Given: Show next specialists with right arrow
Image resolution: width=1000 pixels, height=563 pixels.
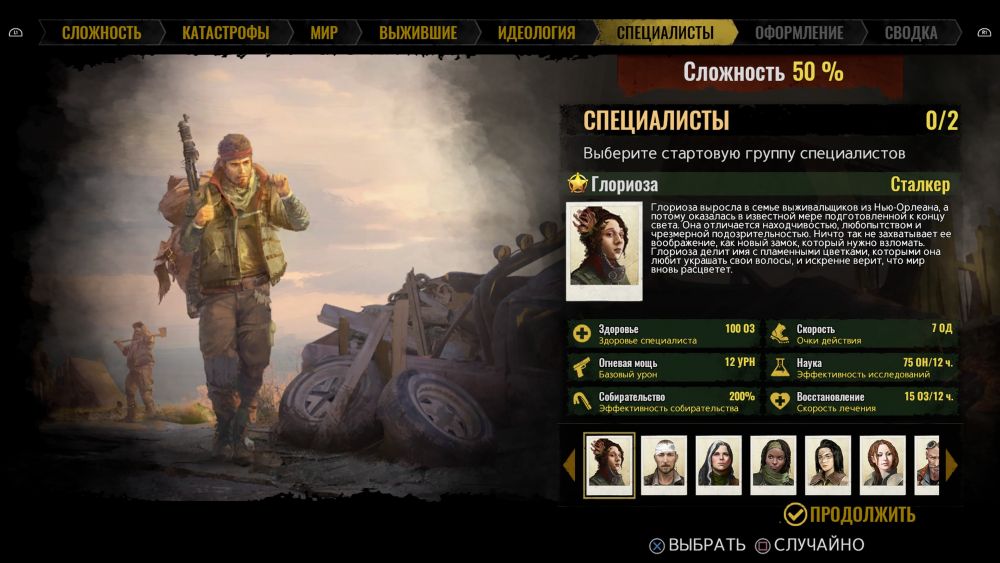Looking at the screenshot, I should coord(952,465).
